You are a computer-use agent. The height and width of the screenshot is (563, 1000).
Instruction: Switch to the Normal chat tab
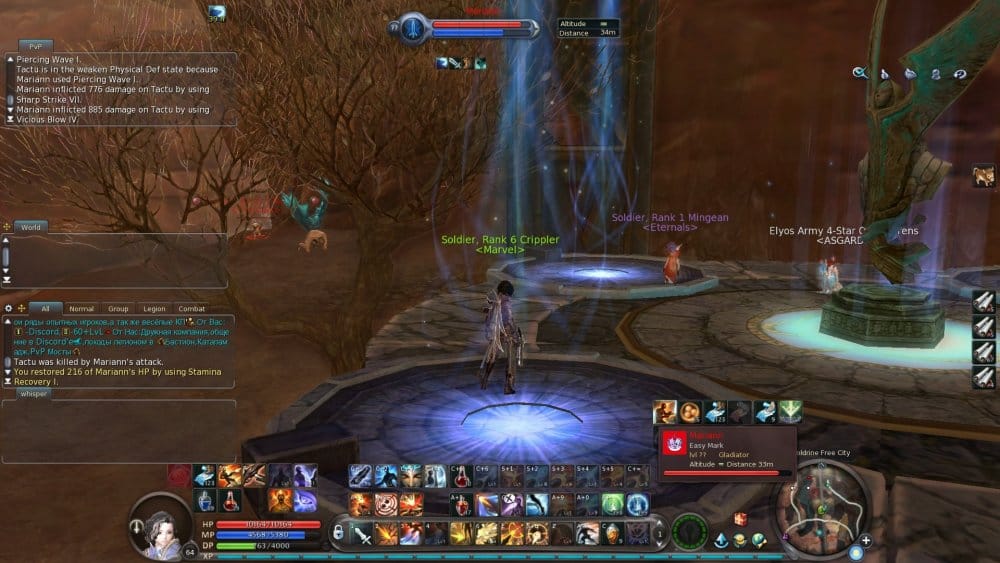(x=82, y=309)
